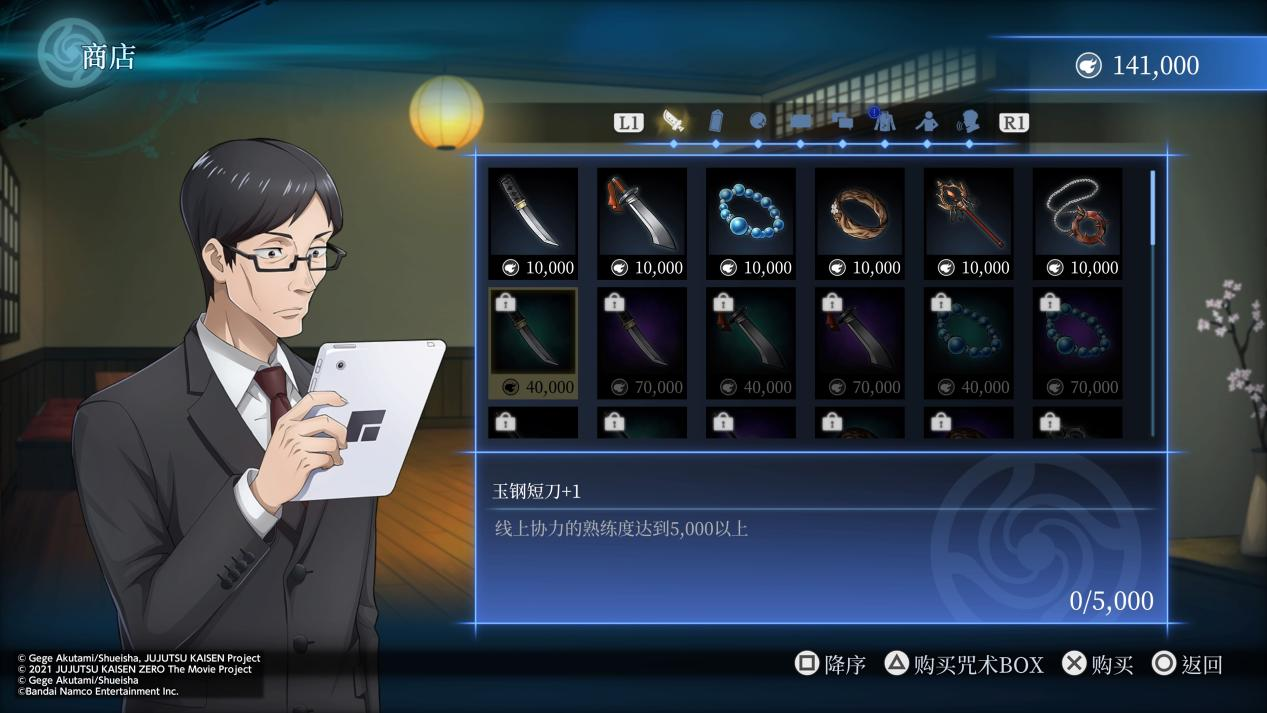
Task: Open the talisman tag shop tab
Action: 716,122
